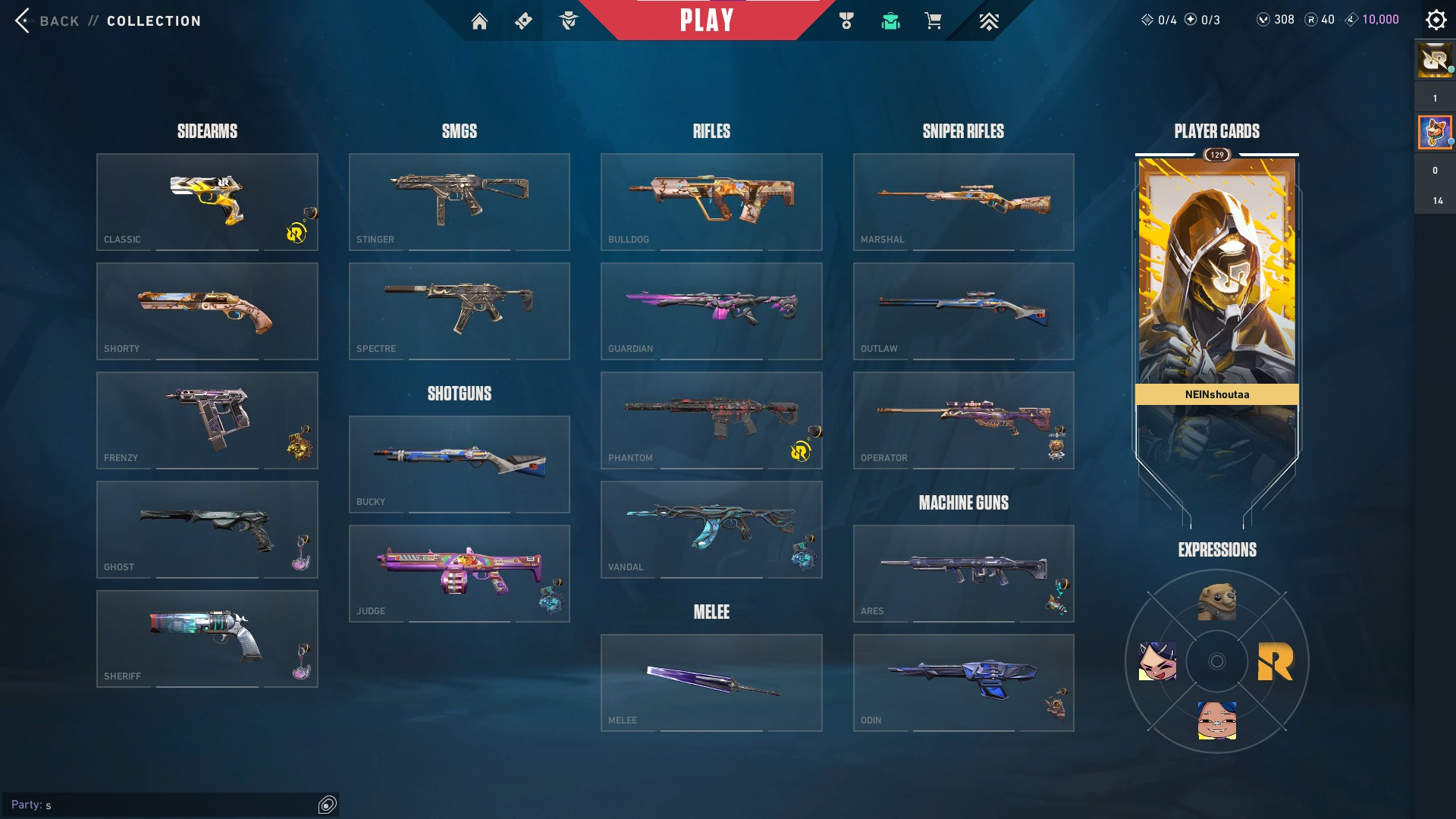Screen dimensions: 1456x819
Task: Choose the Phantom rifle slot
Action: (711, 420)
